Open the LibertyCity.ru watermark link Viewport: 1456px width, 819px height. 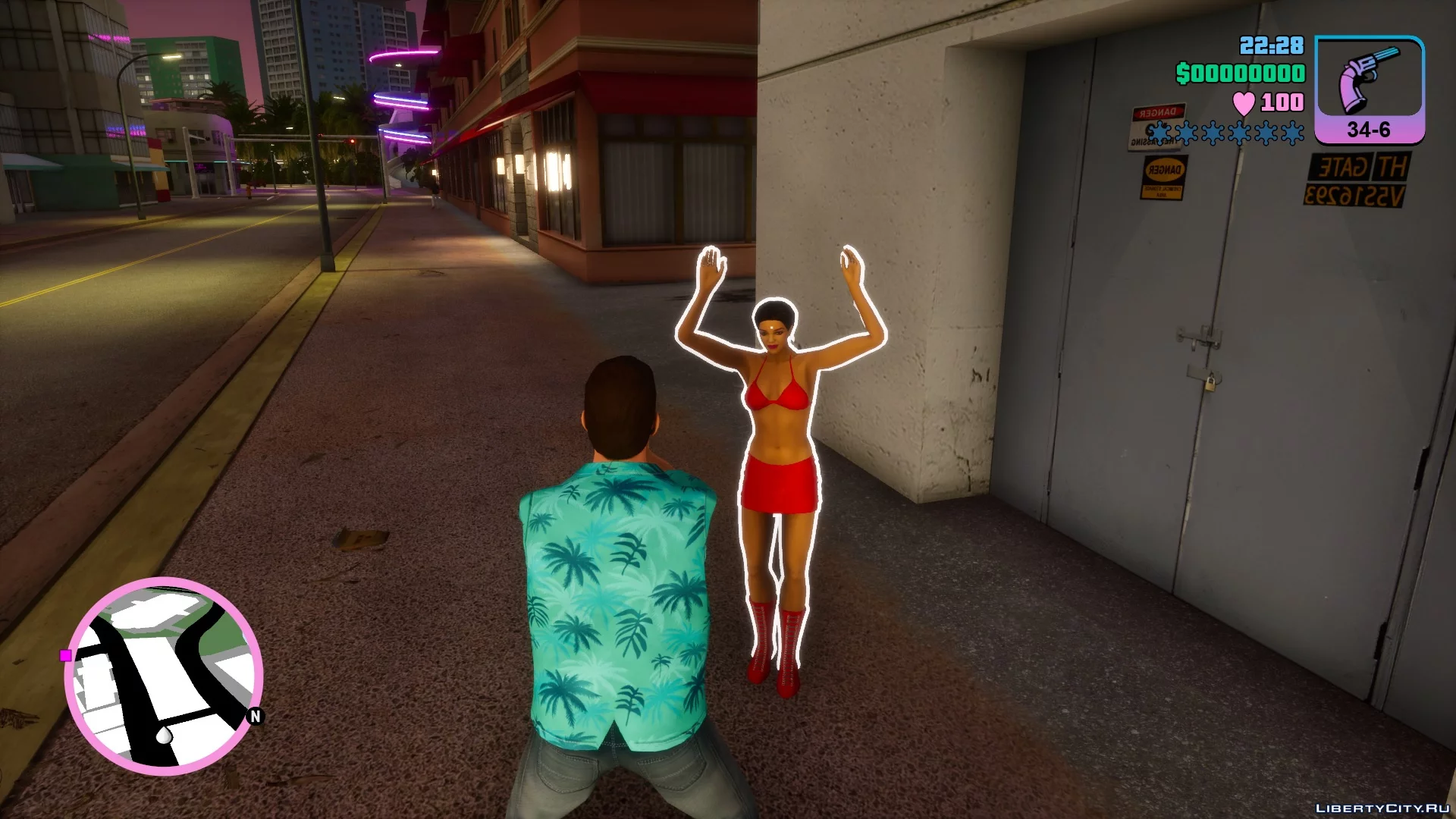[x=1382, y=808]
